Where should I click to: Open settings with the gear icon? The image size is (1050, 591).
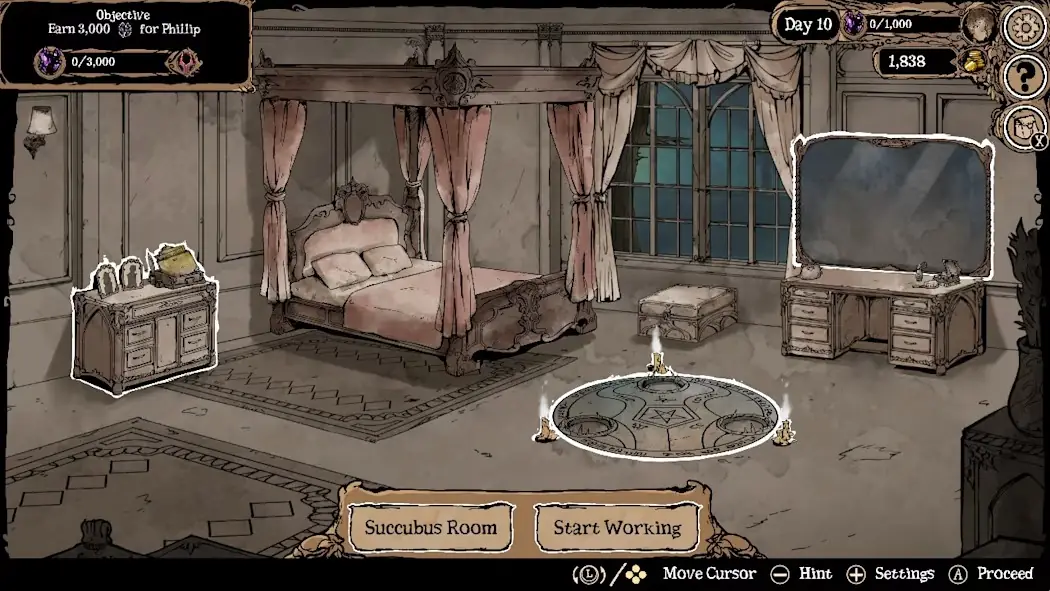pos(1024,25)
